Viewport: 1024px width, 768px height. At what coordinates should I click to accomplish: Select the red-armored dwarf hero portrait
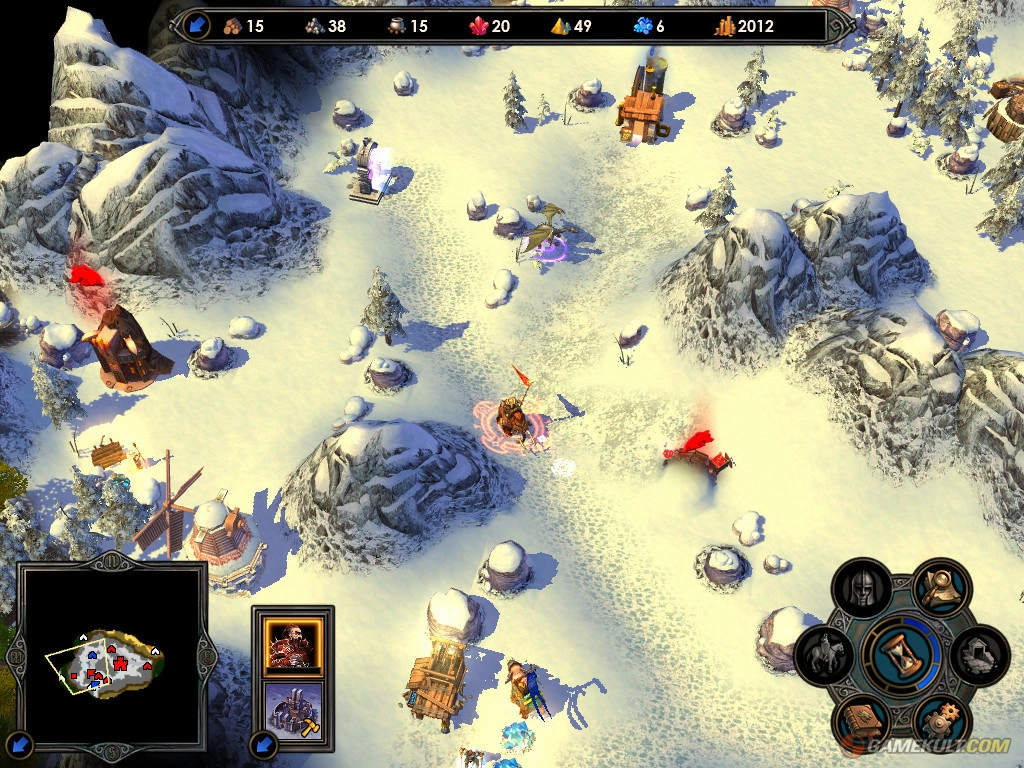[293, 642]
